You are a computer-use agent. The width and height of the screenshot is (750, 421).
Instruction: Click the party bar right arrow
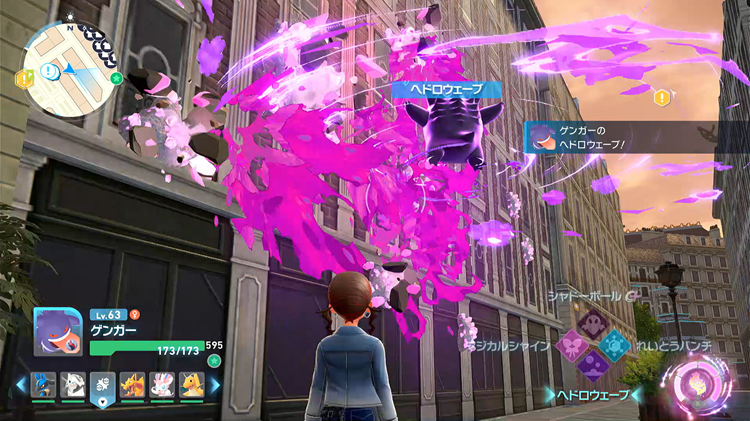[x=214, y=385]
